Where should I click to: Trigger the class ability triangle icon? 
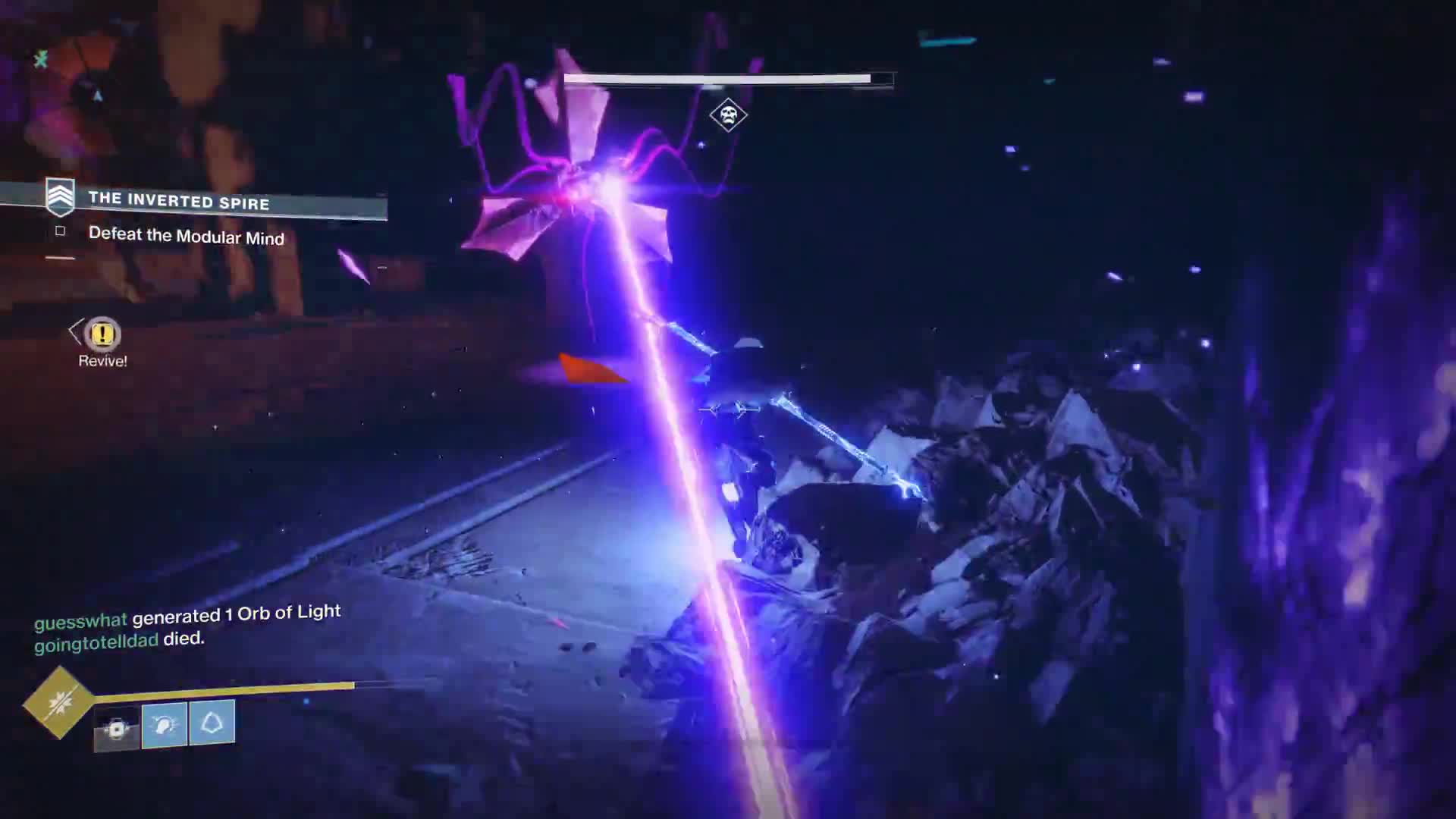(x=212, y=722)
